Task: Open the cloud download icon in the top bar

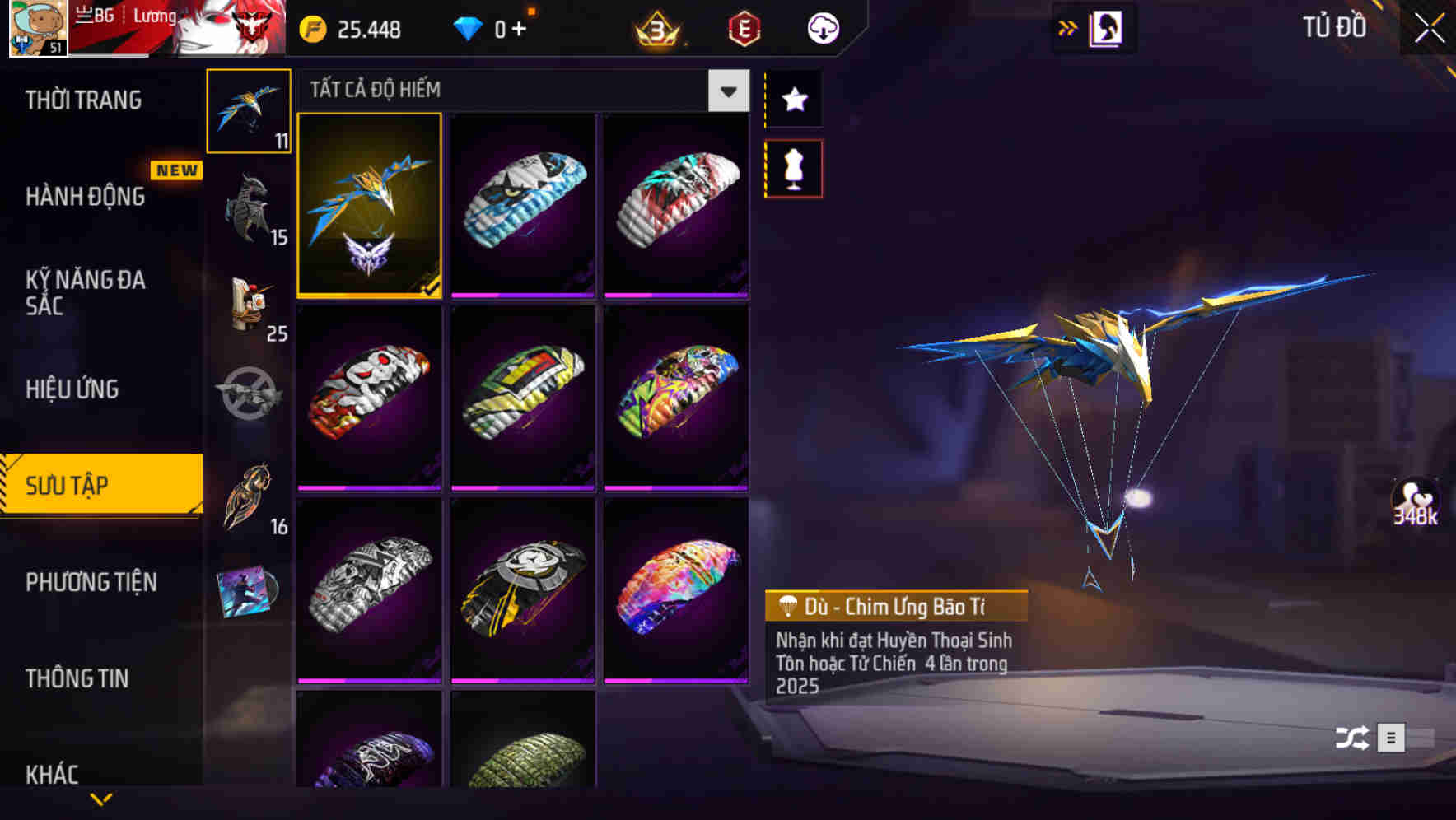Action: pyautogui.click(x=820, y=27)
